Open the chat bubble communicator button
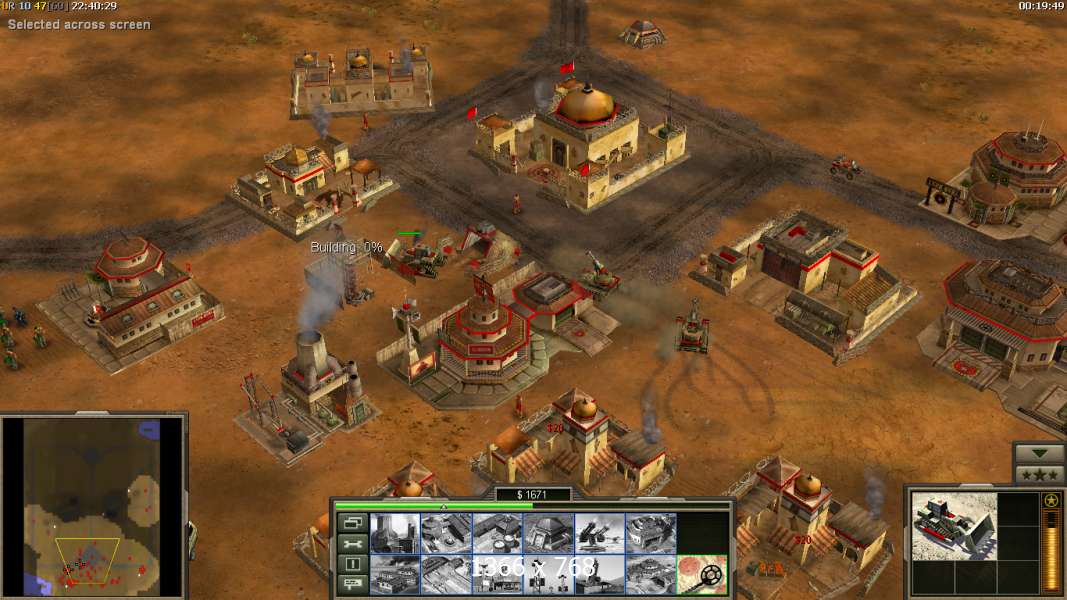The width and height of the screenshot is (1067, 600). pyautogui.click(x=351, y=585)
